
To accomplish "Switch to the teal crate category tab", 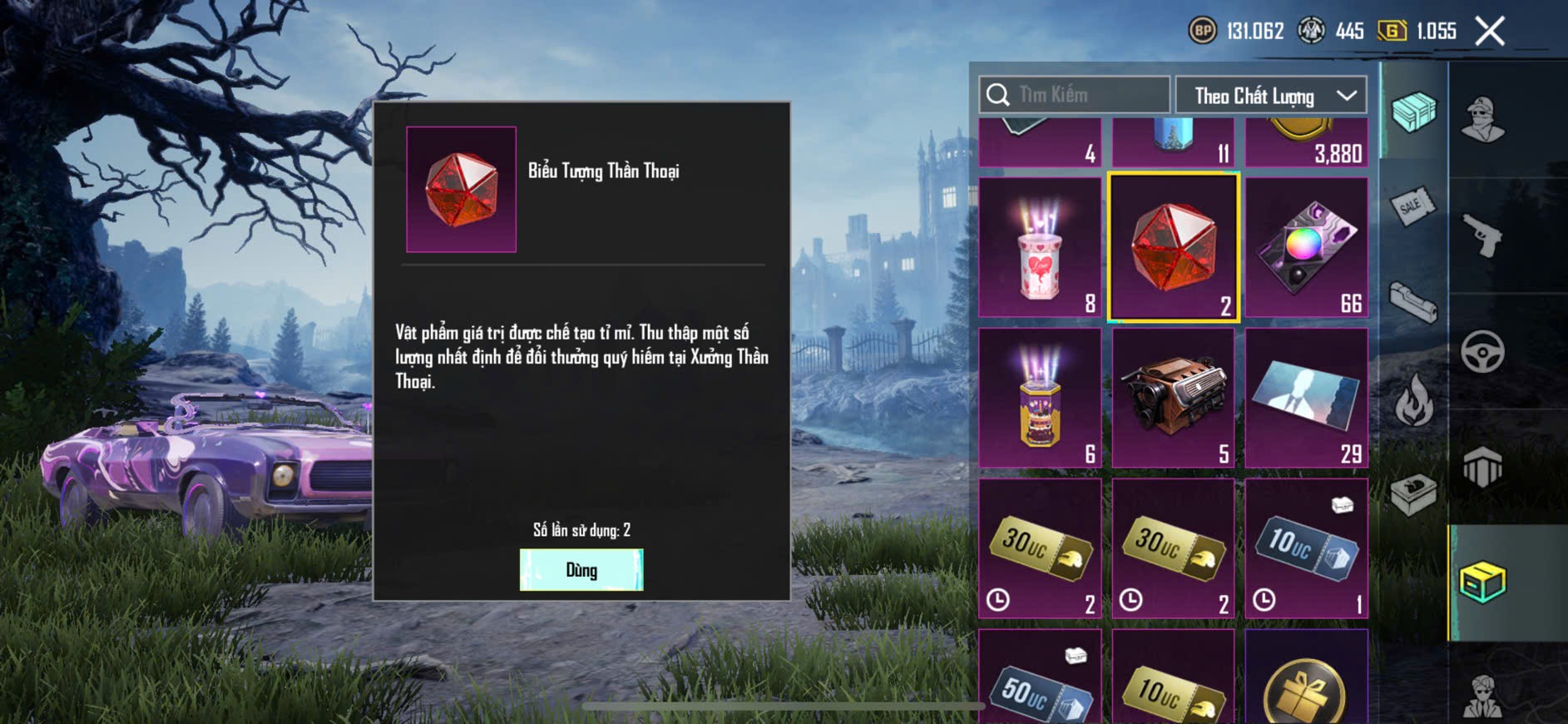I will click(x=1413, y=112).
